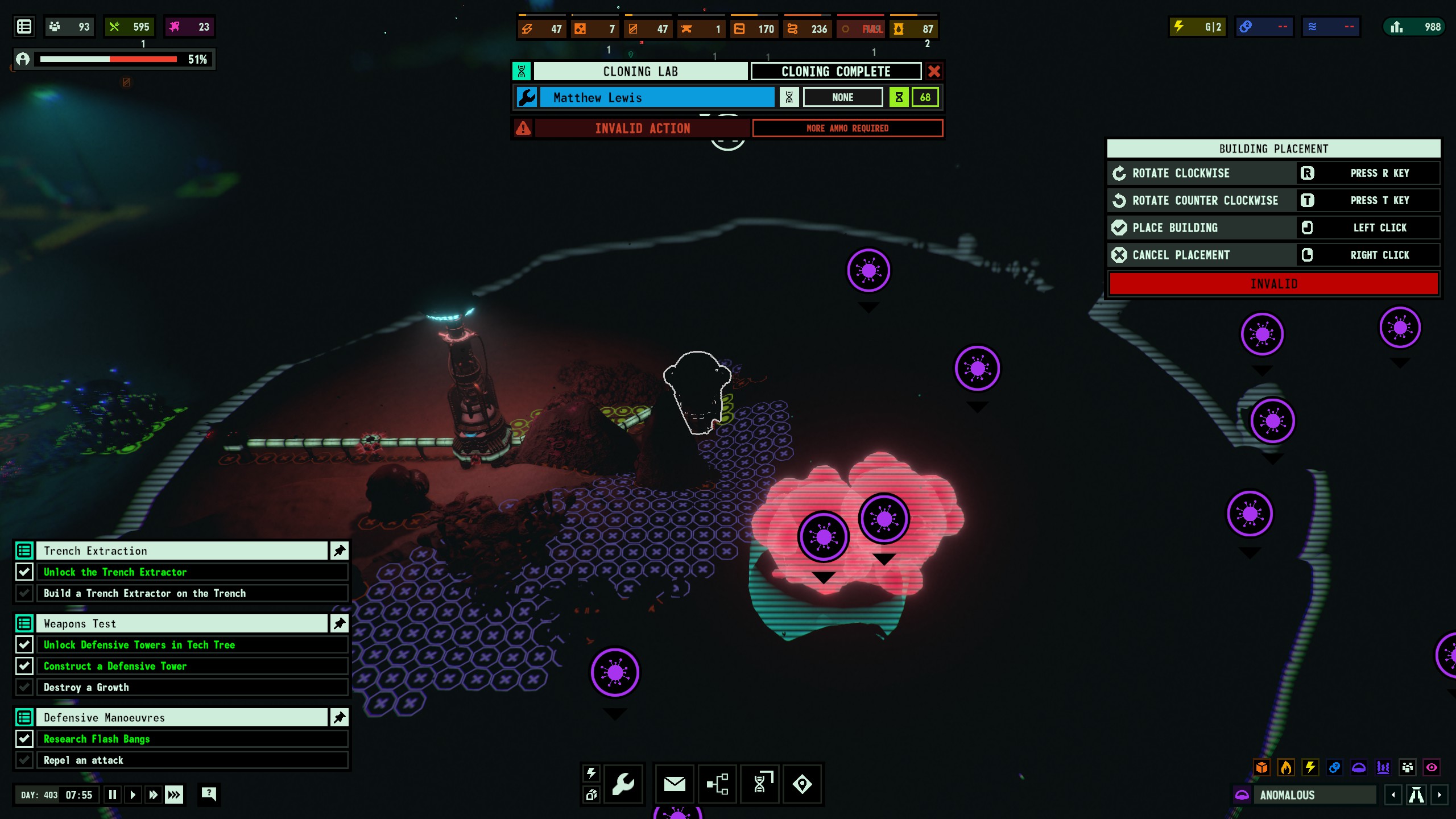
Task: Open the envelope messages panel
Action: click(x=675, y=784)
